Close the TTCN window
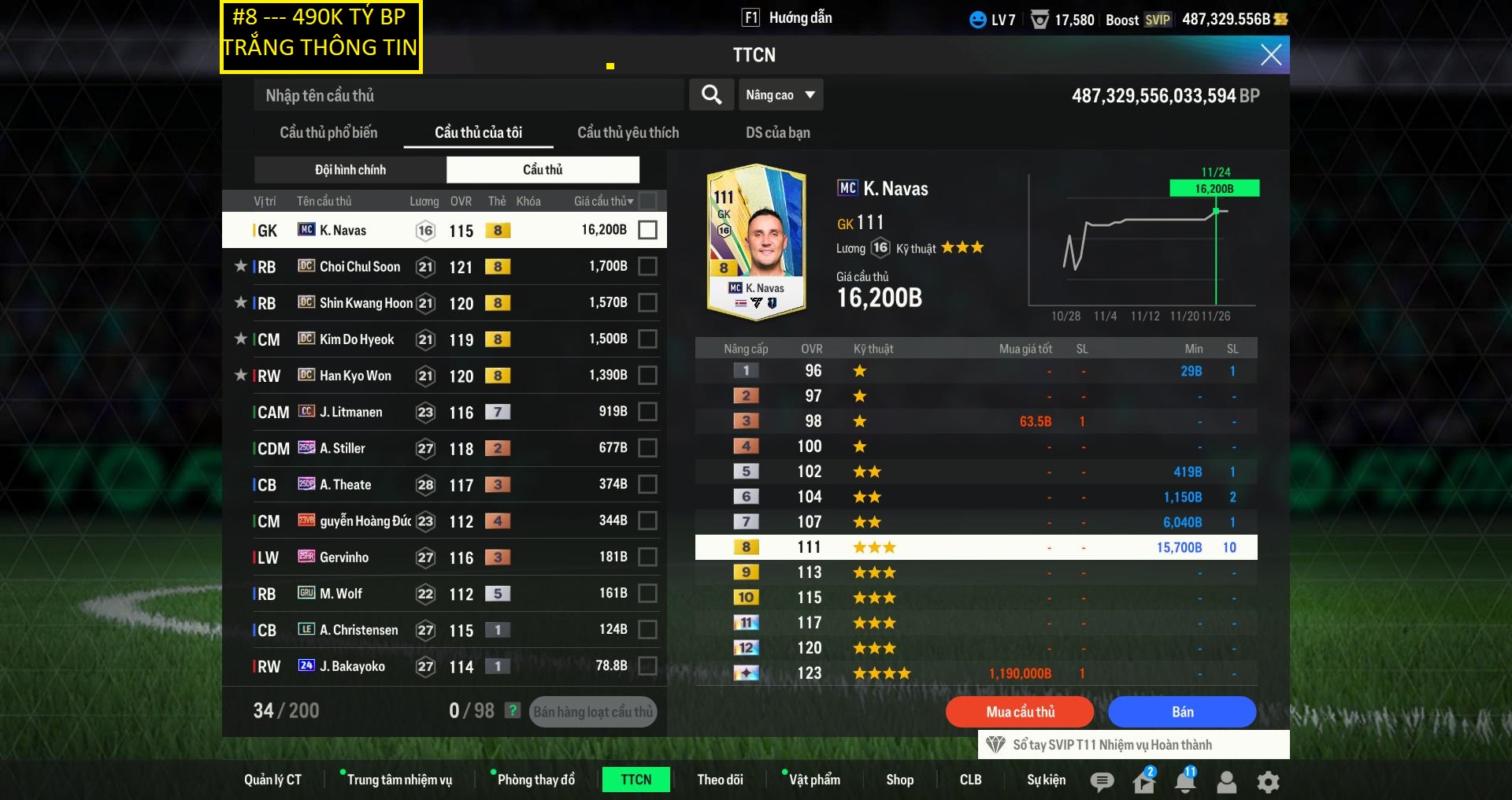 pos(1270,54)
